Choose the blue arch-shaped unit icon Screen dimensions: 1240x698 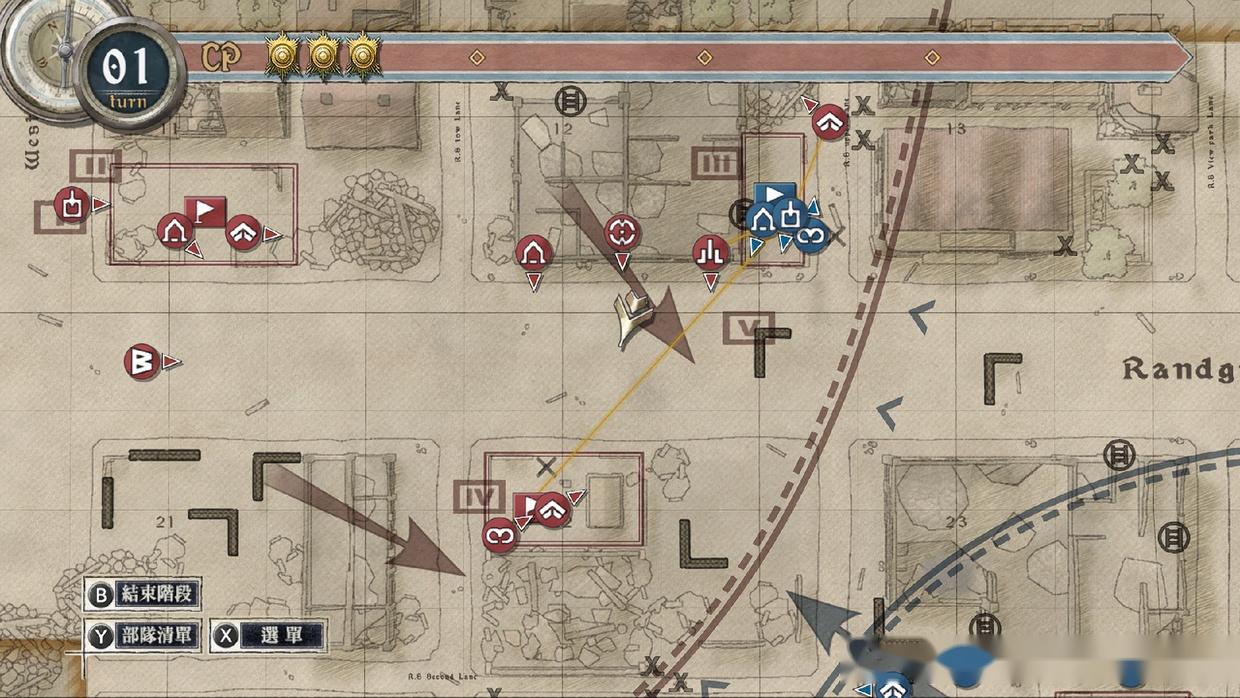pyautogui.click(x=764, y=218)
